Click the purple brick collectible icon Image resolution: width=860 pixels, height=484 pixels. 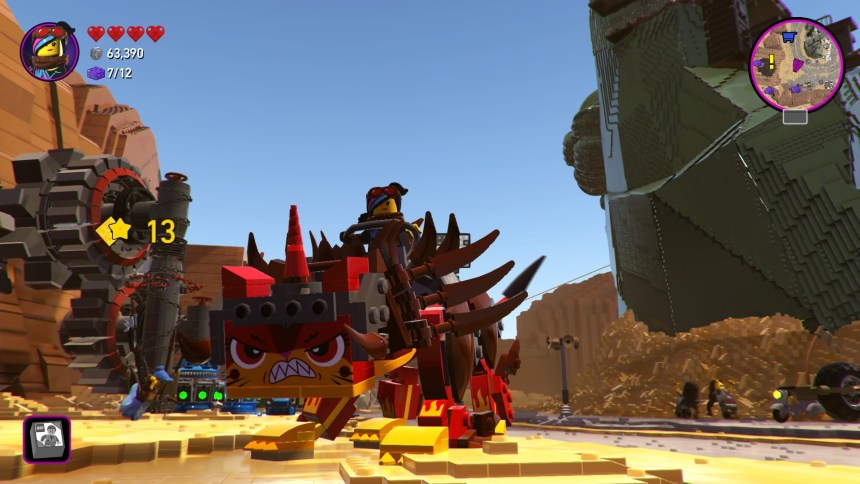pyautogui.click(x=96, y=73)
